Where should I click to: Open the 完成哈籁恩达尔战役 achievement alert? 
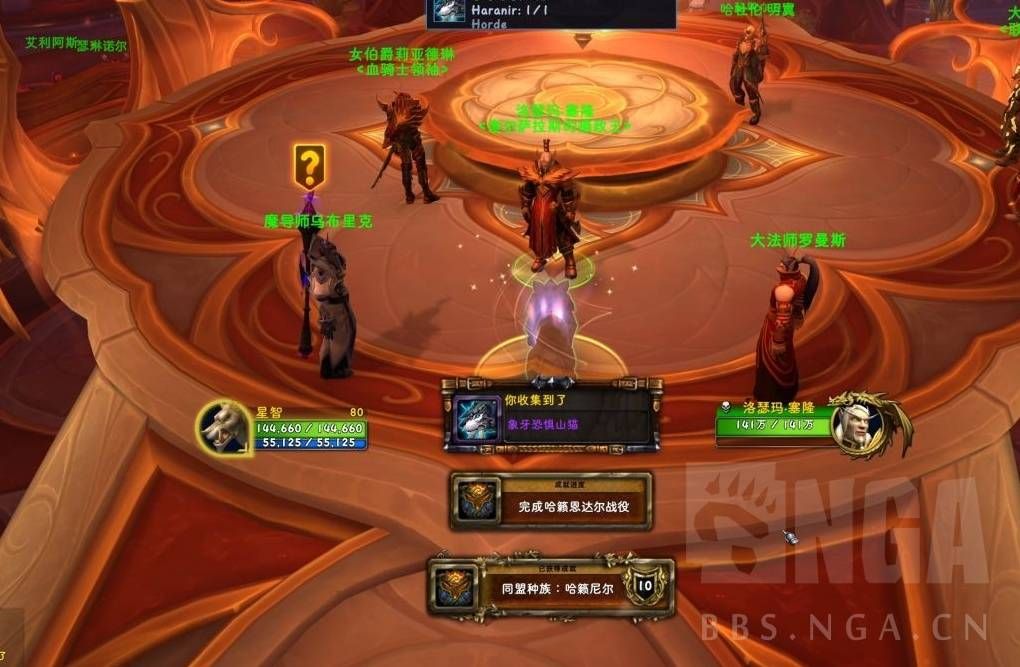point(551,502)
